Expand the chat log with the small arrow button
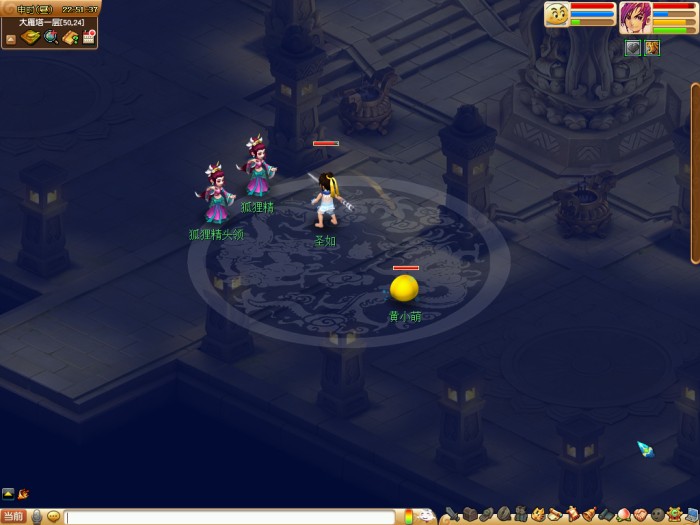700x525 pixels. [8, 493]
